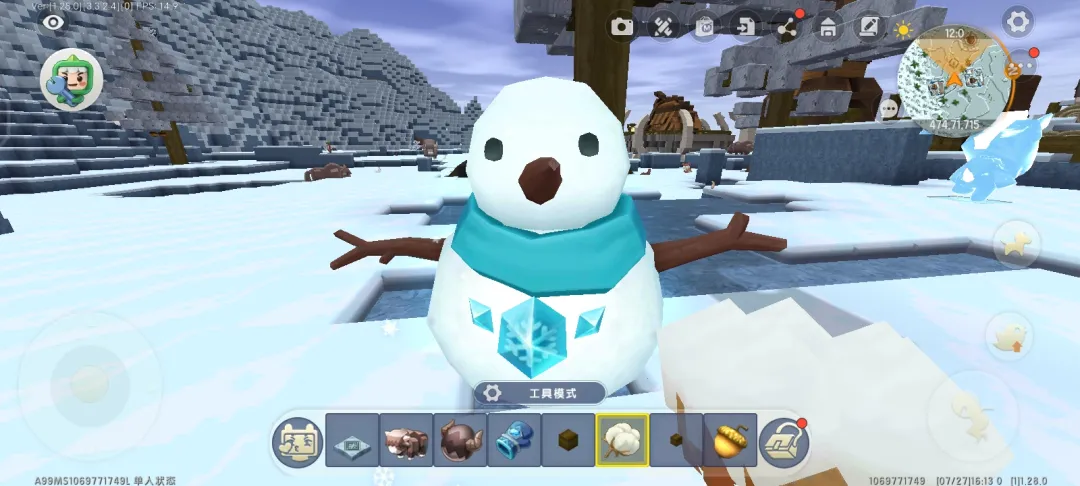The height and width of the screenshot is (486, 1080).
Task: Select the brown yak hotbar slot
Action: point(405,440)
